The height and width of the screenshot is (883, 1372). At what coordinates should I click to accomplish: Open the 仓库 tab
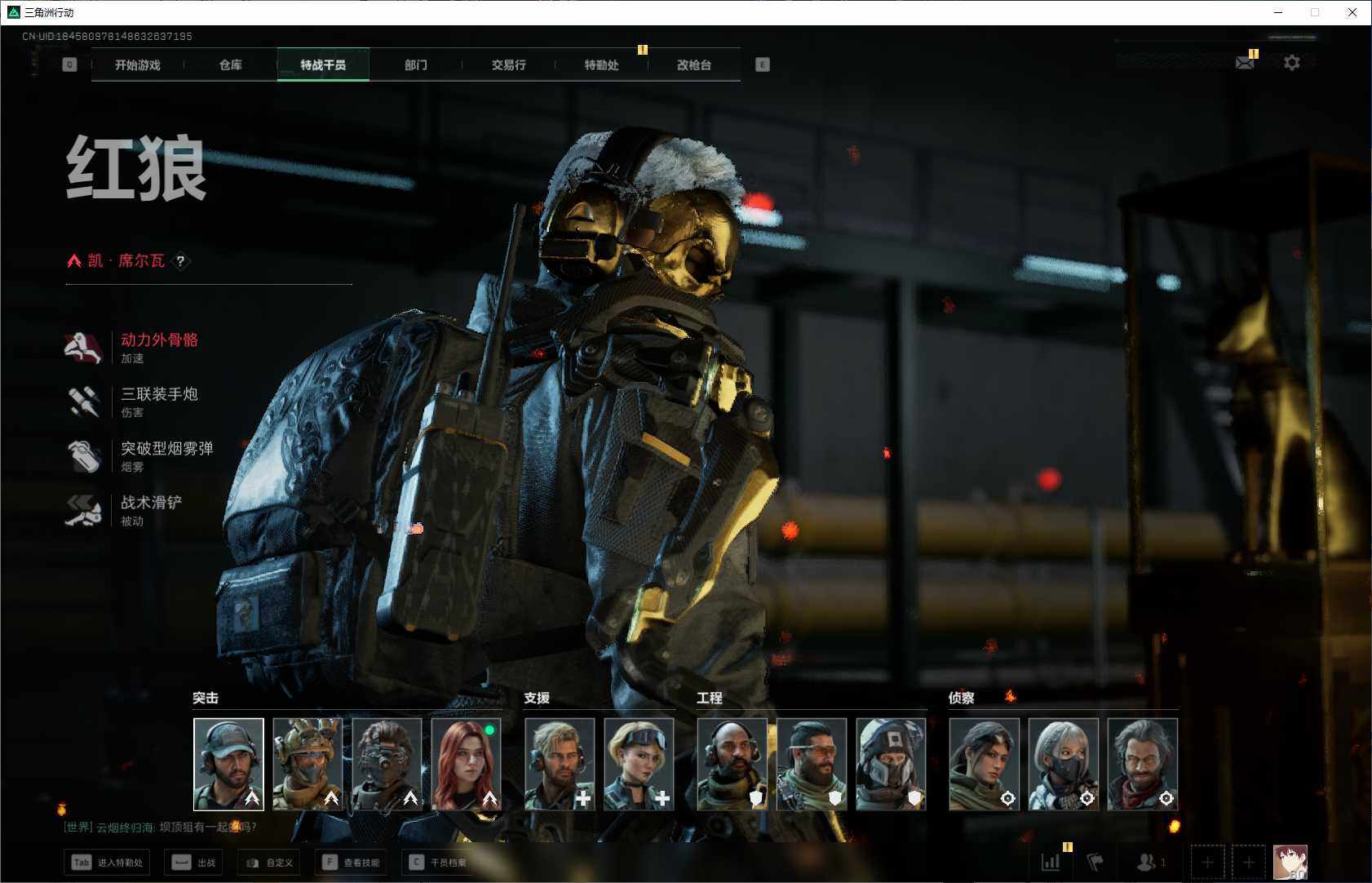(x=231, y=65)
